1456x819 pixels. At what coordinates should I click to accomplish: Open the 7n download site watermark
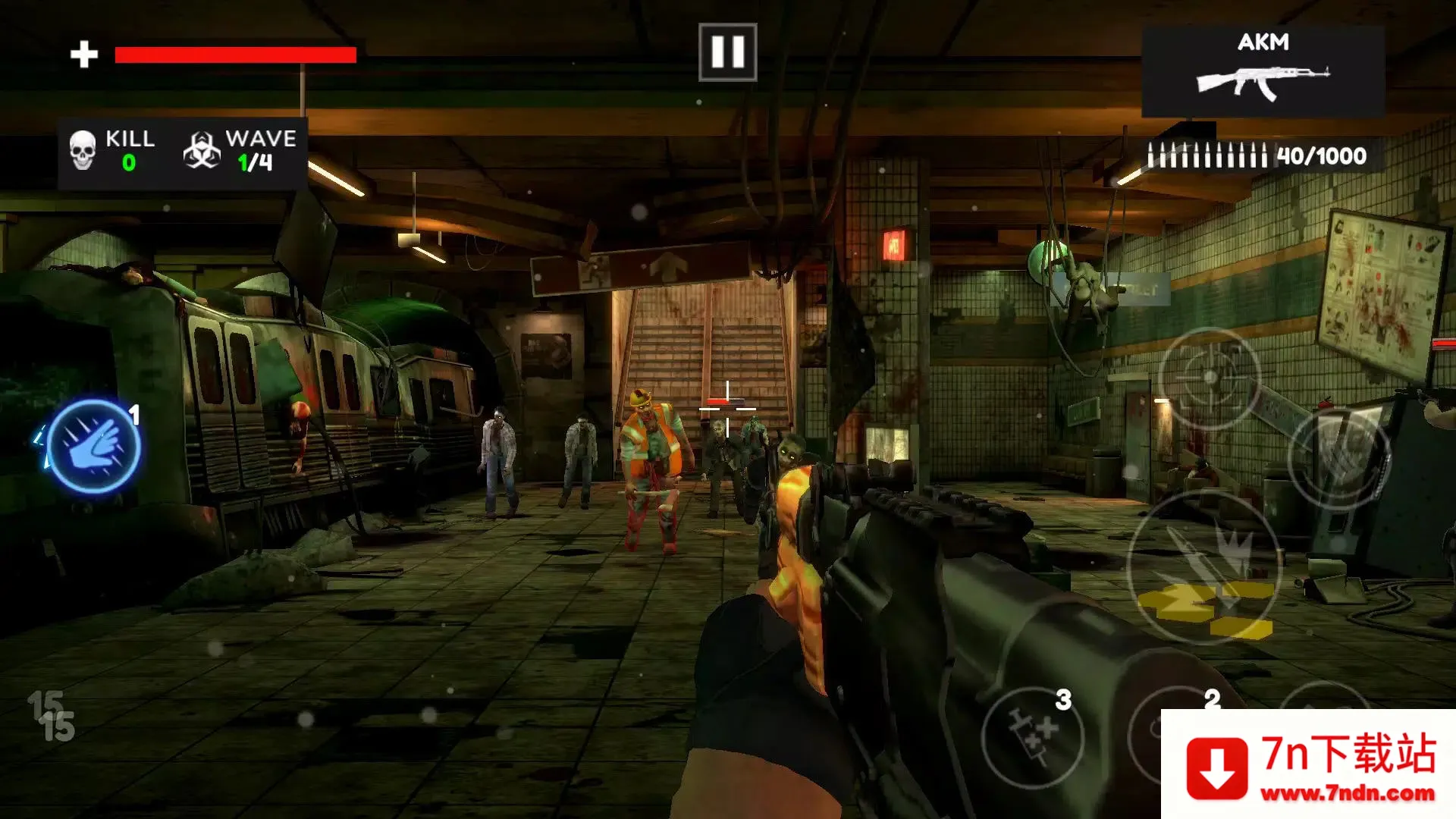pos(1308,764)
